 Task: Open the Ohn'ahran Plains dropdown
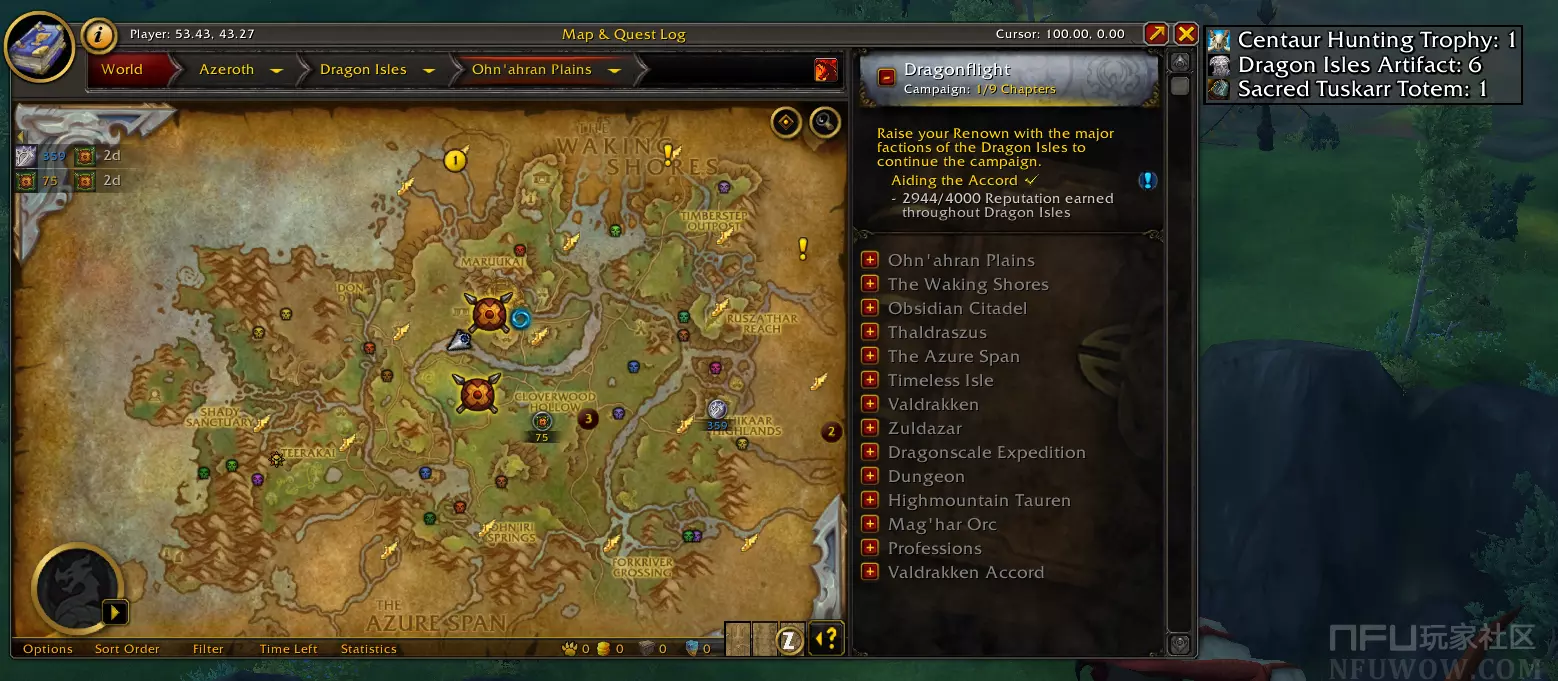[x=614, y=70]
